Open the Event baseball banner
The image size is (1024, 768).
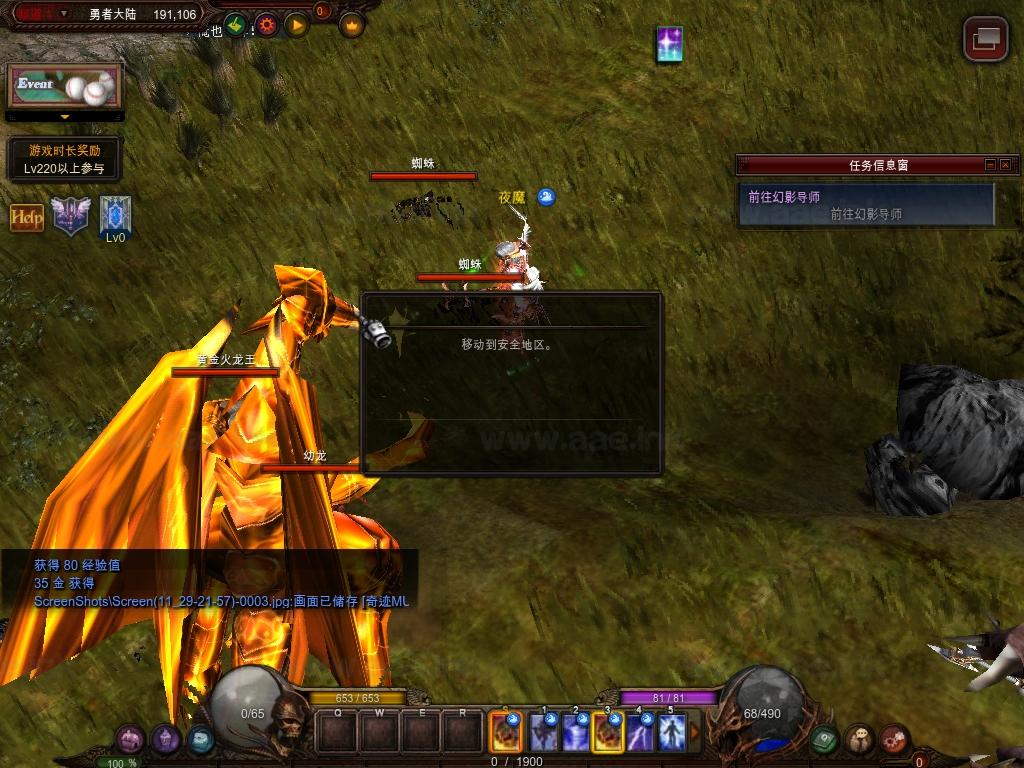point(65,87)
